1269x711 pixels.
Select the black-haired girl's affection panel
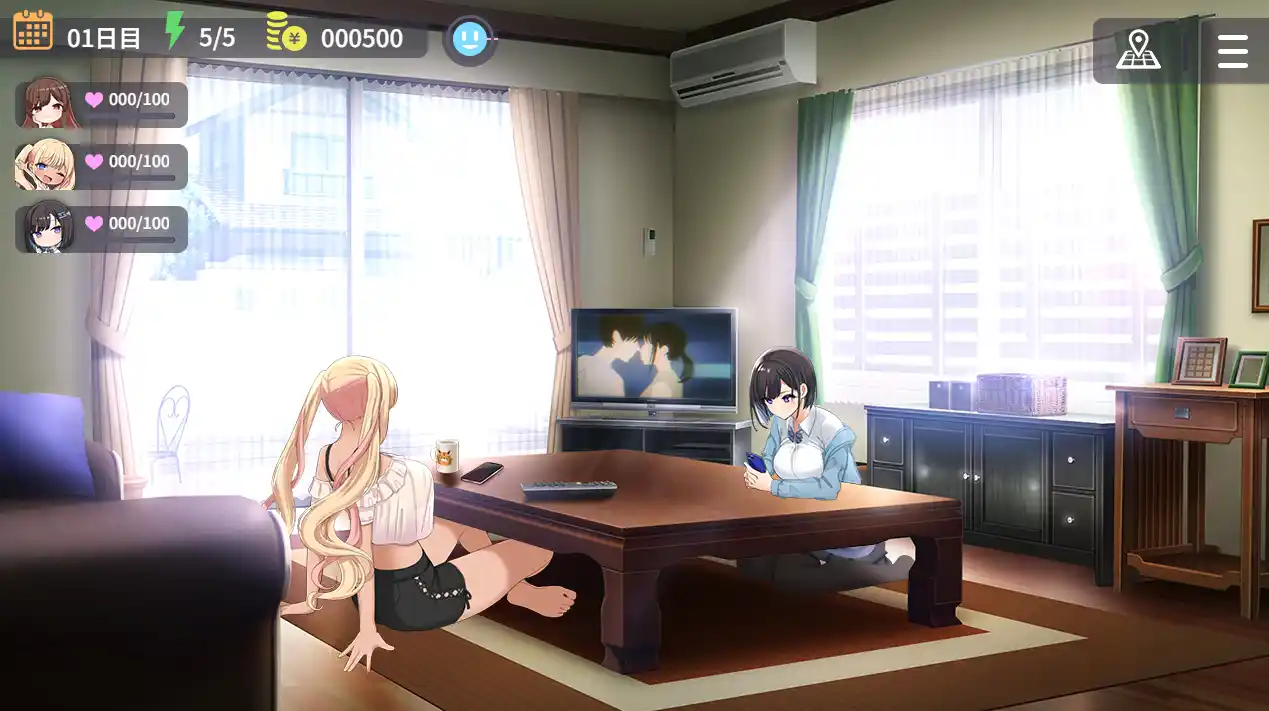(x=102, y=228)
